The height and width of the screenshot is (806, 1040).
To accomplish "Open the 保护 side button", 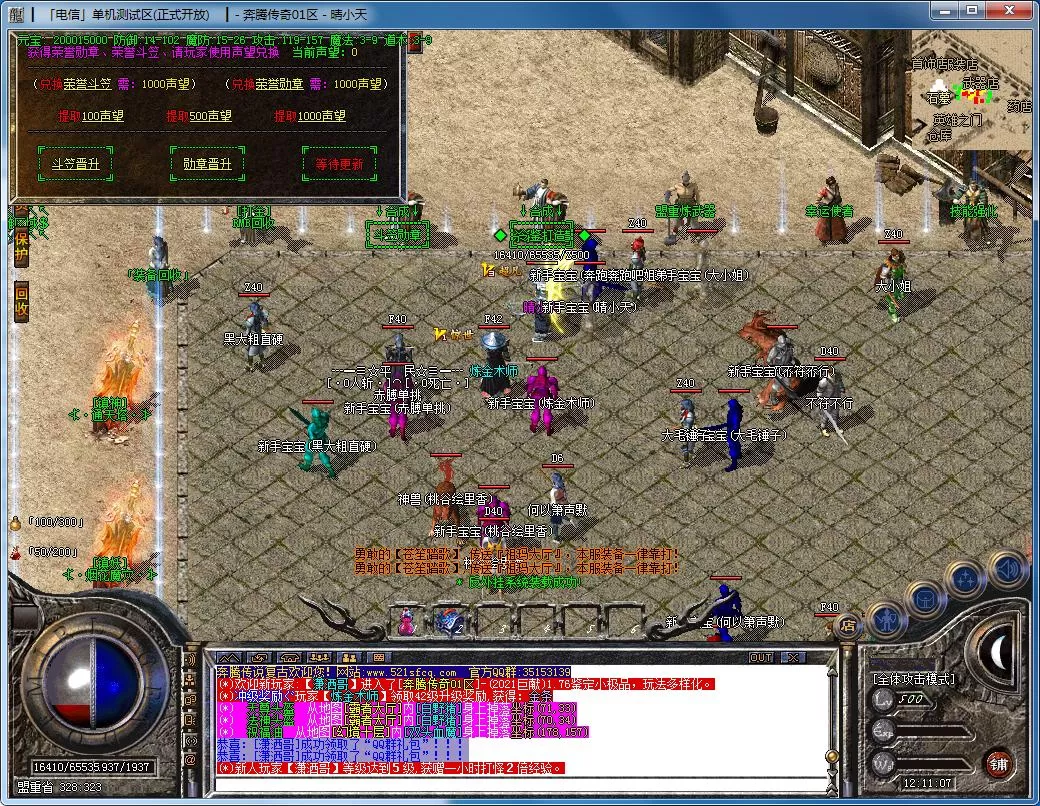I will 21,247.
